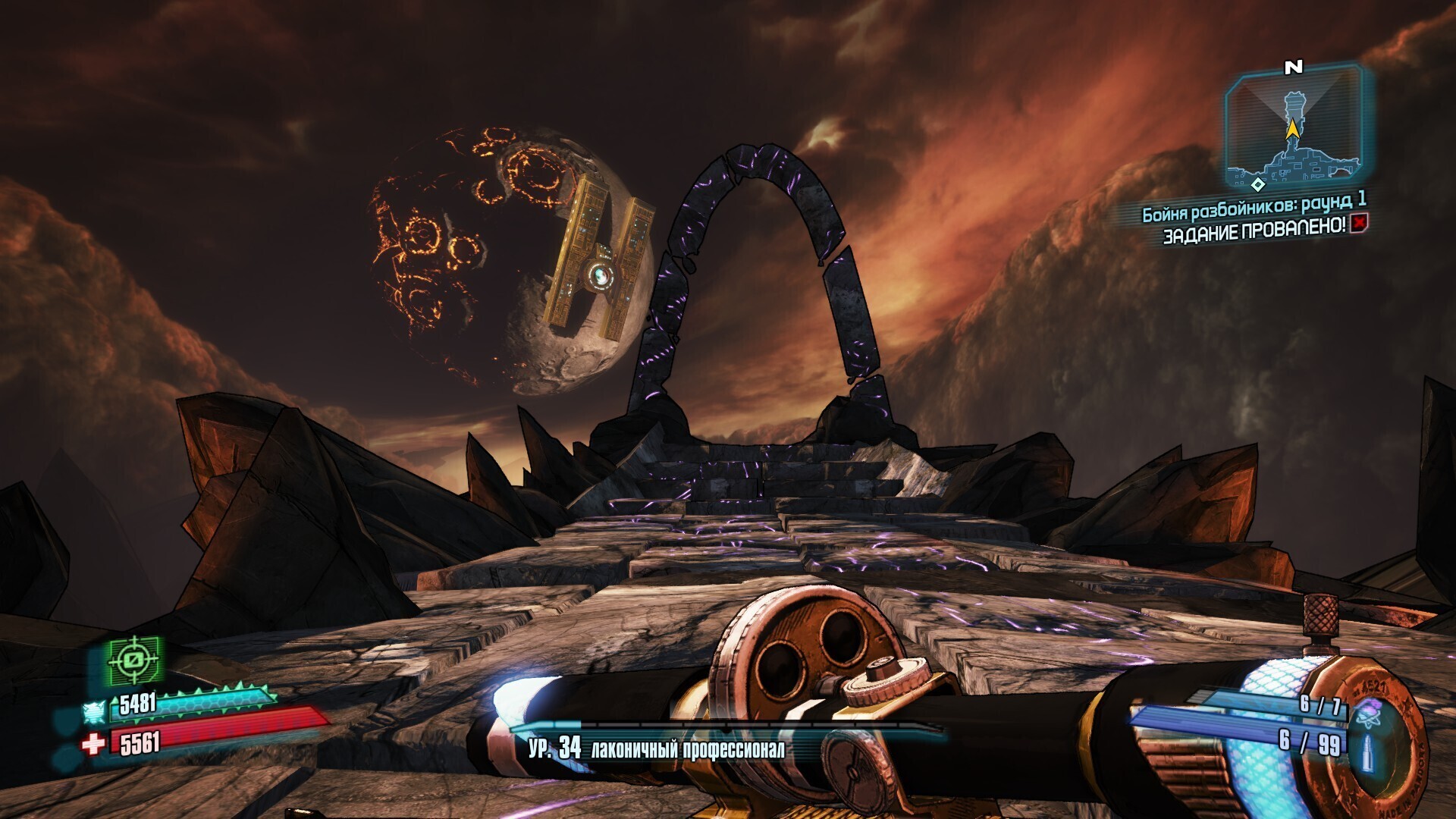Click the green action skill crosshair icon
1456x819 pixels.
pos(134,660)
